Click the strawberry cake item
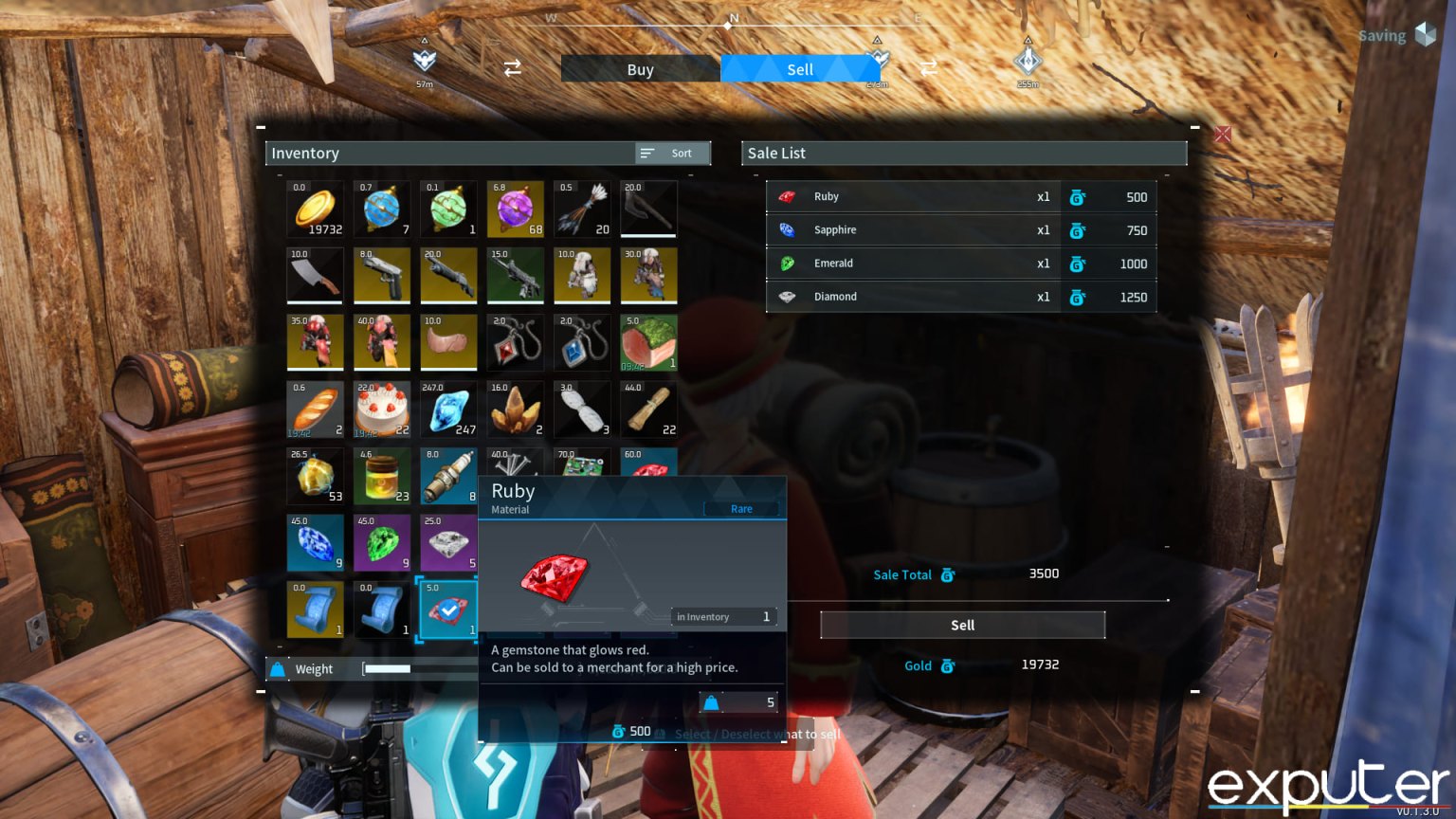This screenshot has width=1456, height=819. point(382,409)
